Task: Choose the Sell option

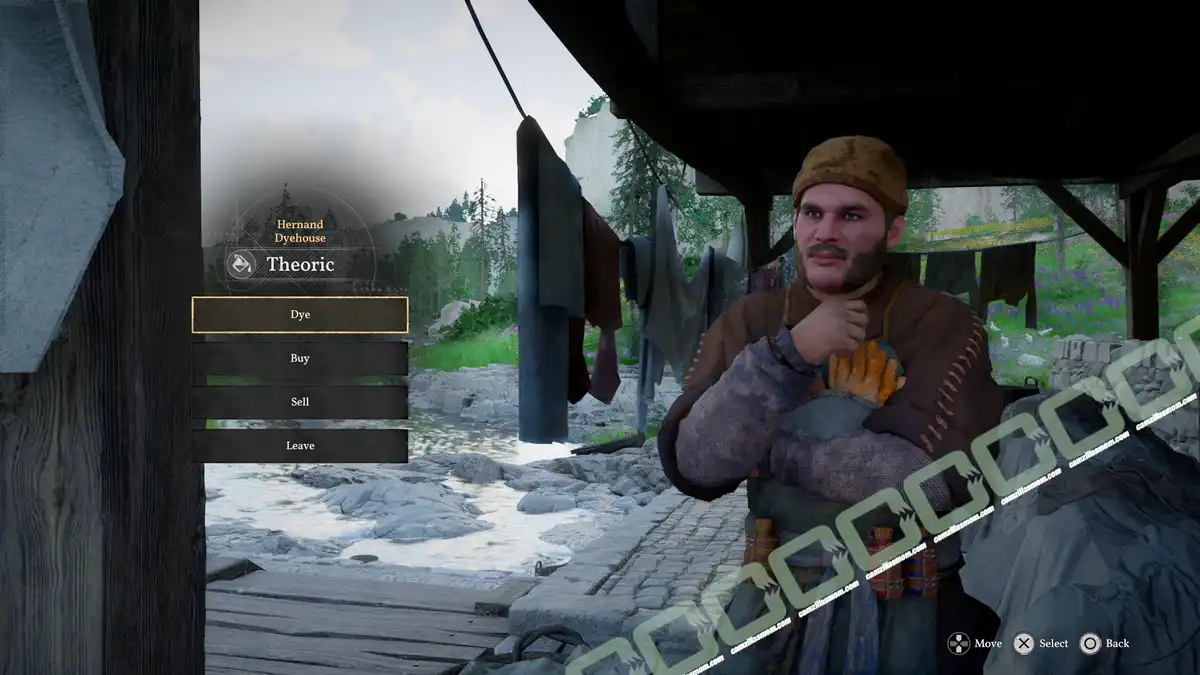Action: pyautogui.click(x=300, y=402)
